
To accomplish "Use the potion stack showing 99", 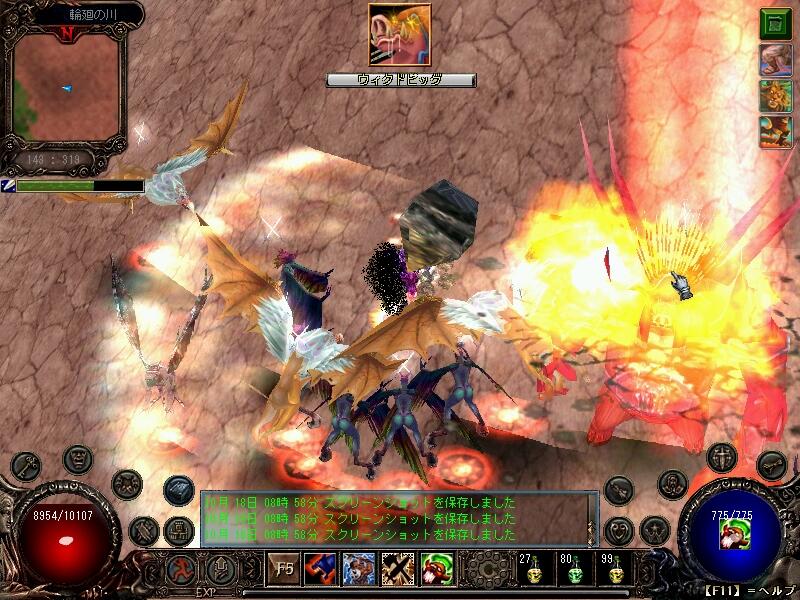I will pyautogui.click(x=615, y=571).
